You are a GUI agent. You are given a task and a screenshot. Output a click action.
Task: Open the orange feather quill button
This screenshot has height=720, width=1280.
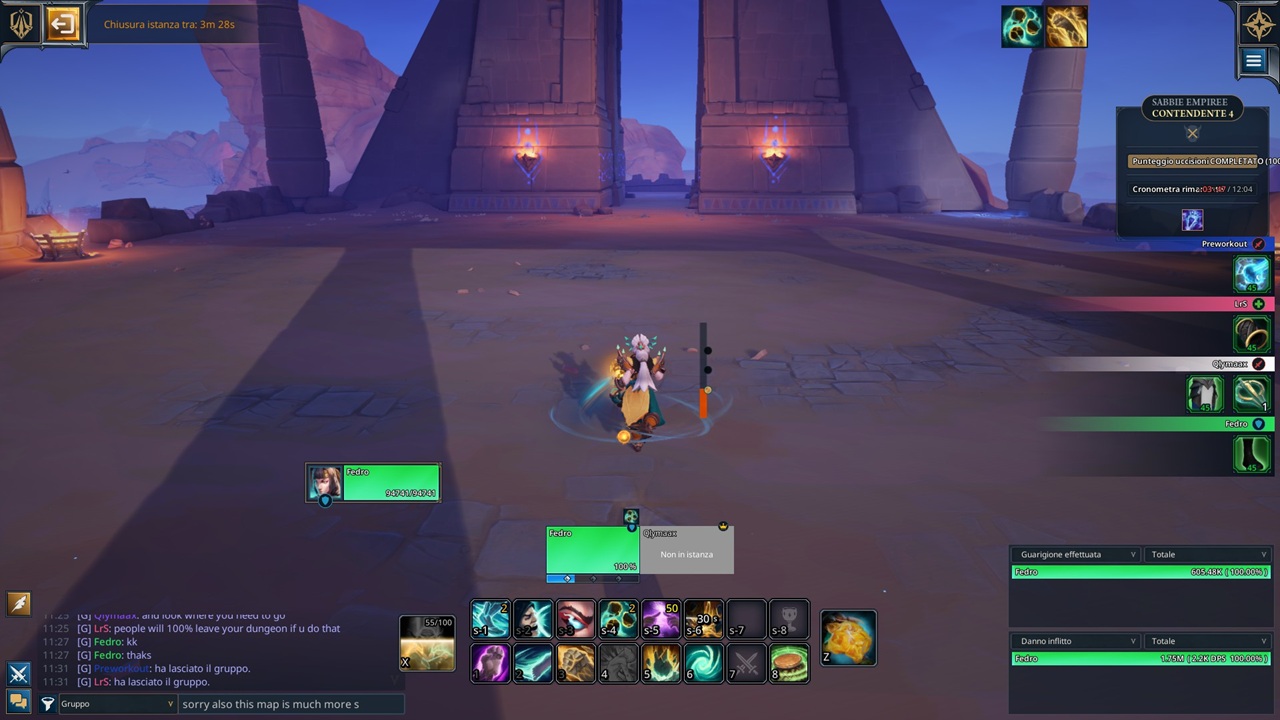[18, 603]
